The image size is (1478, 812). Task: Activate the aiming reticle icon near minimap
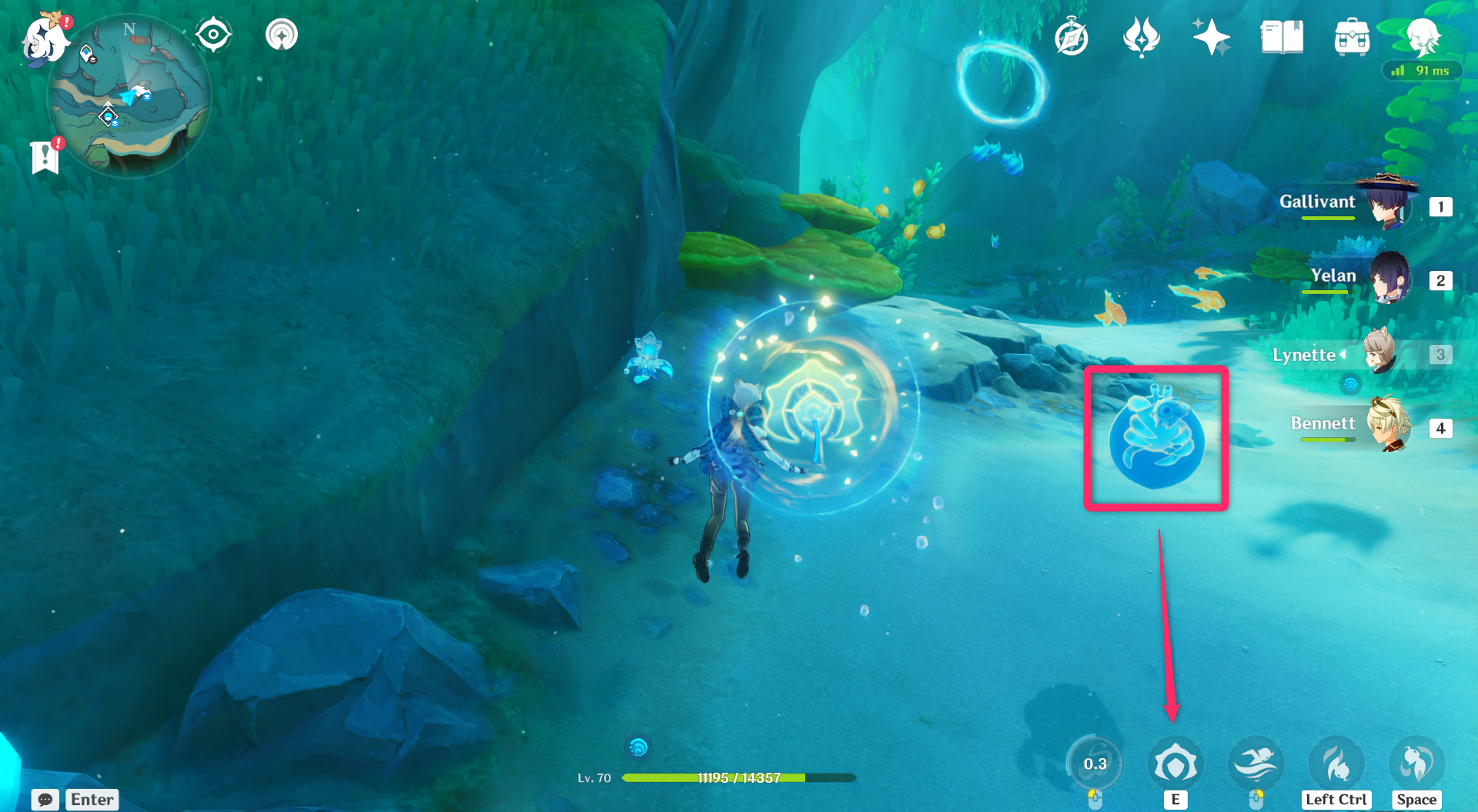[x=213, y=34]
